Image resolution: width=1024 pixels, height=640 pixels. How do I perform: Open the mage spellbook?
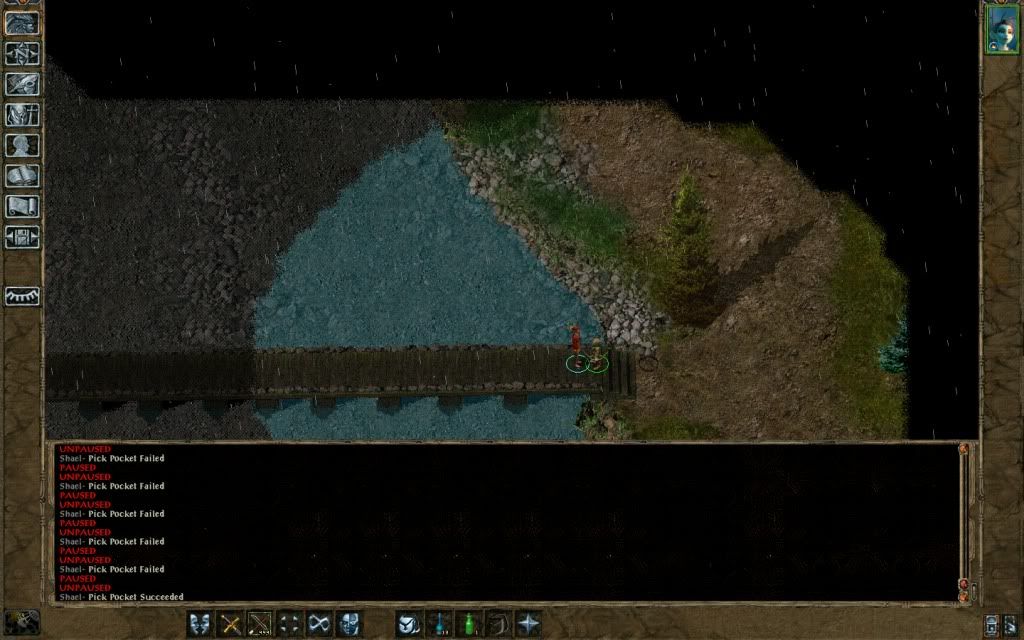click(22, 176)
